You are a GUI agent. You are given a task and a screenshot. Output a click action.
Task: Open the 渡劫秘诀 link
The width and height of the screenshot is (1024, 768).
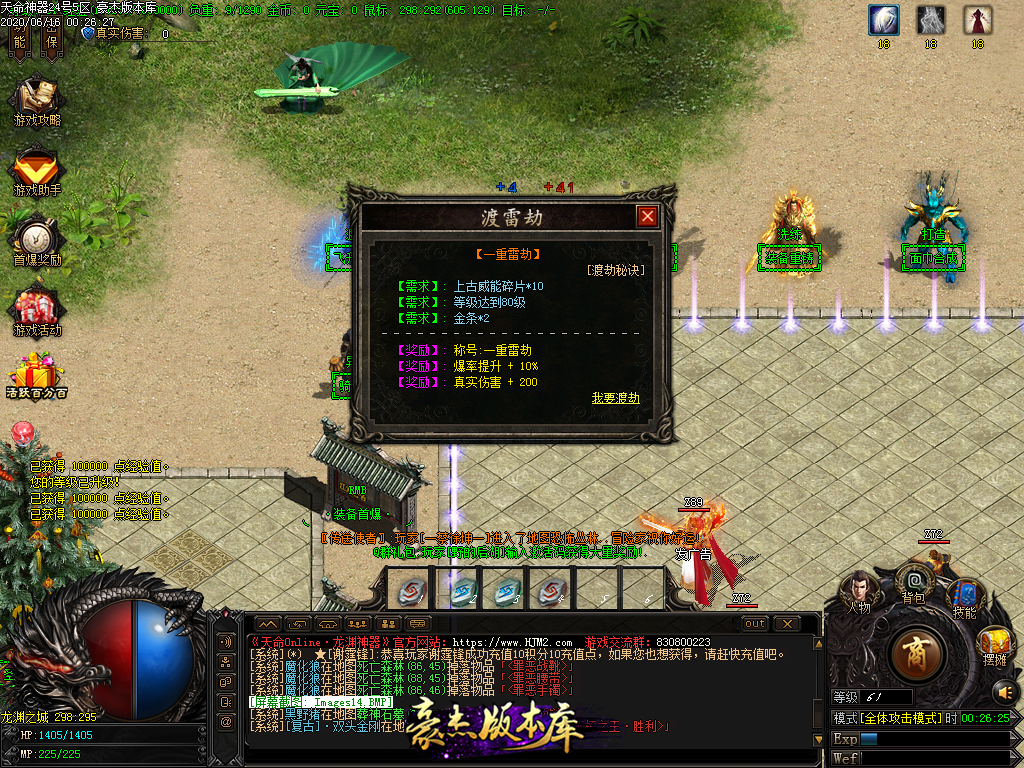(x=615, y=270)
